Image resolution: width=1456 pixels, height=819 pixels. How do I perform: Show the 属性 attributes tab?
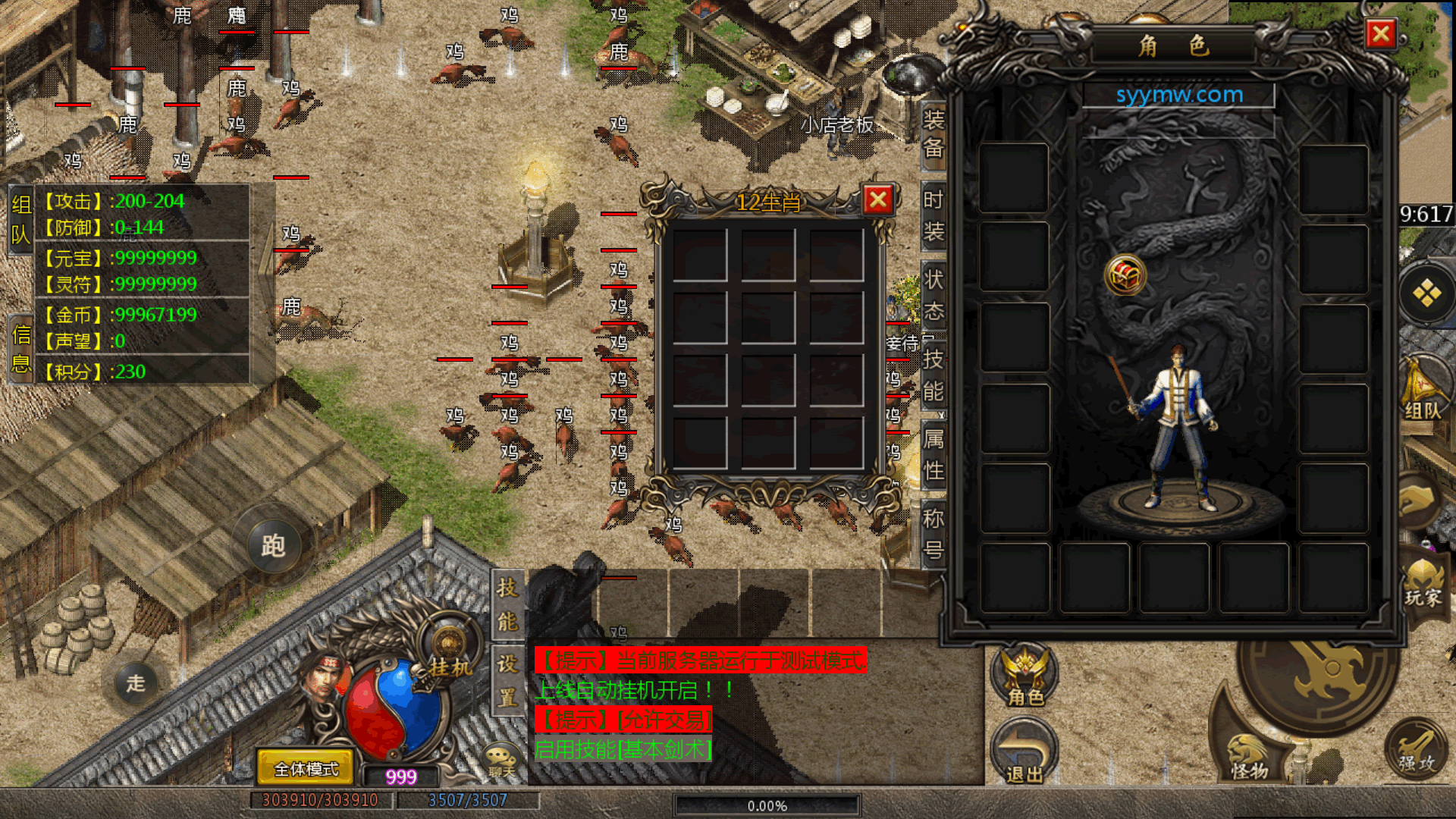point(933,454)
